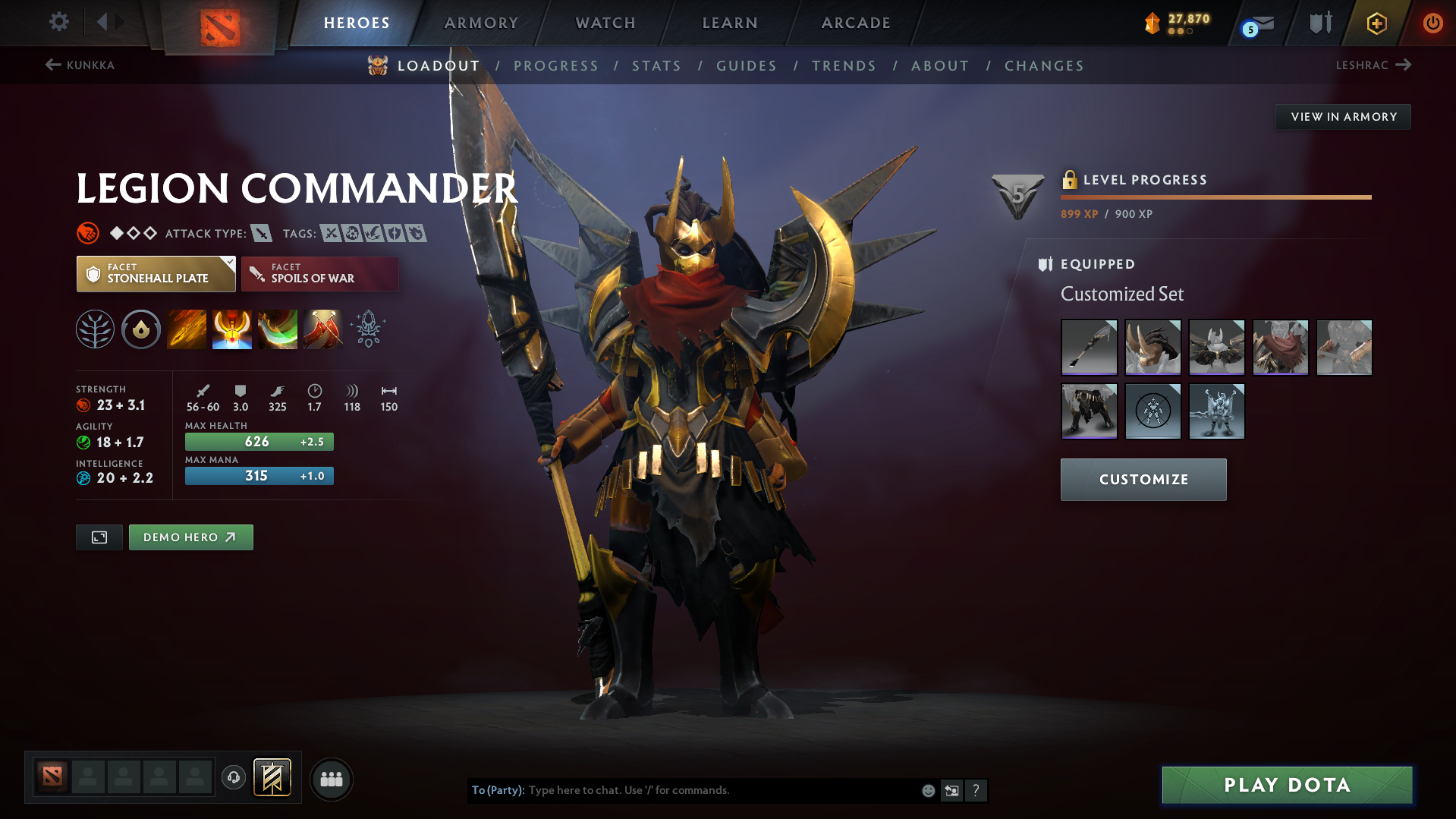Toggle the highlighted loadout slot near party bar
The image size is (1456, 819).
273,778
